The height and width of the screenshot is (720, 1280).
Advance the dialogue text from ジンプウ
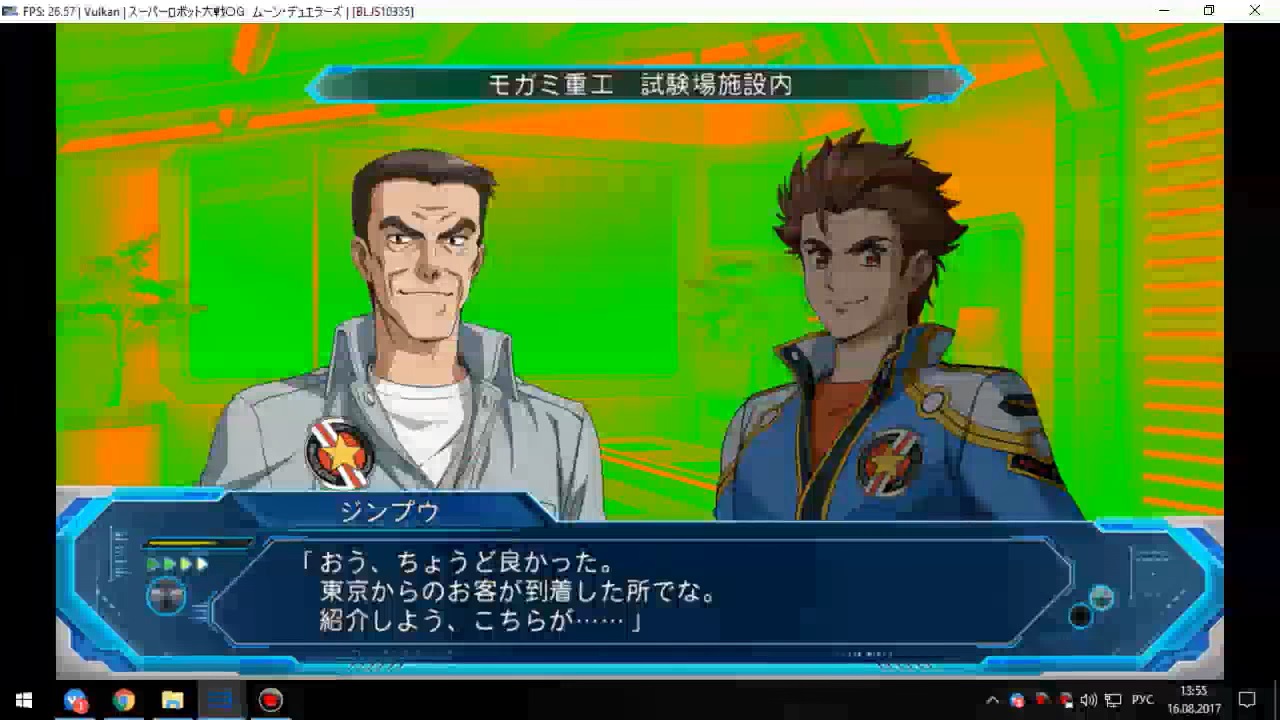click(x=640, y=592)
